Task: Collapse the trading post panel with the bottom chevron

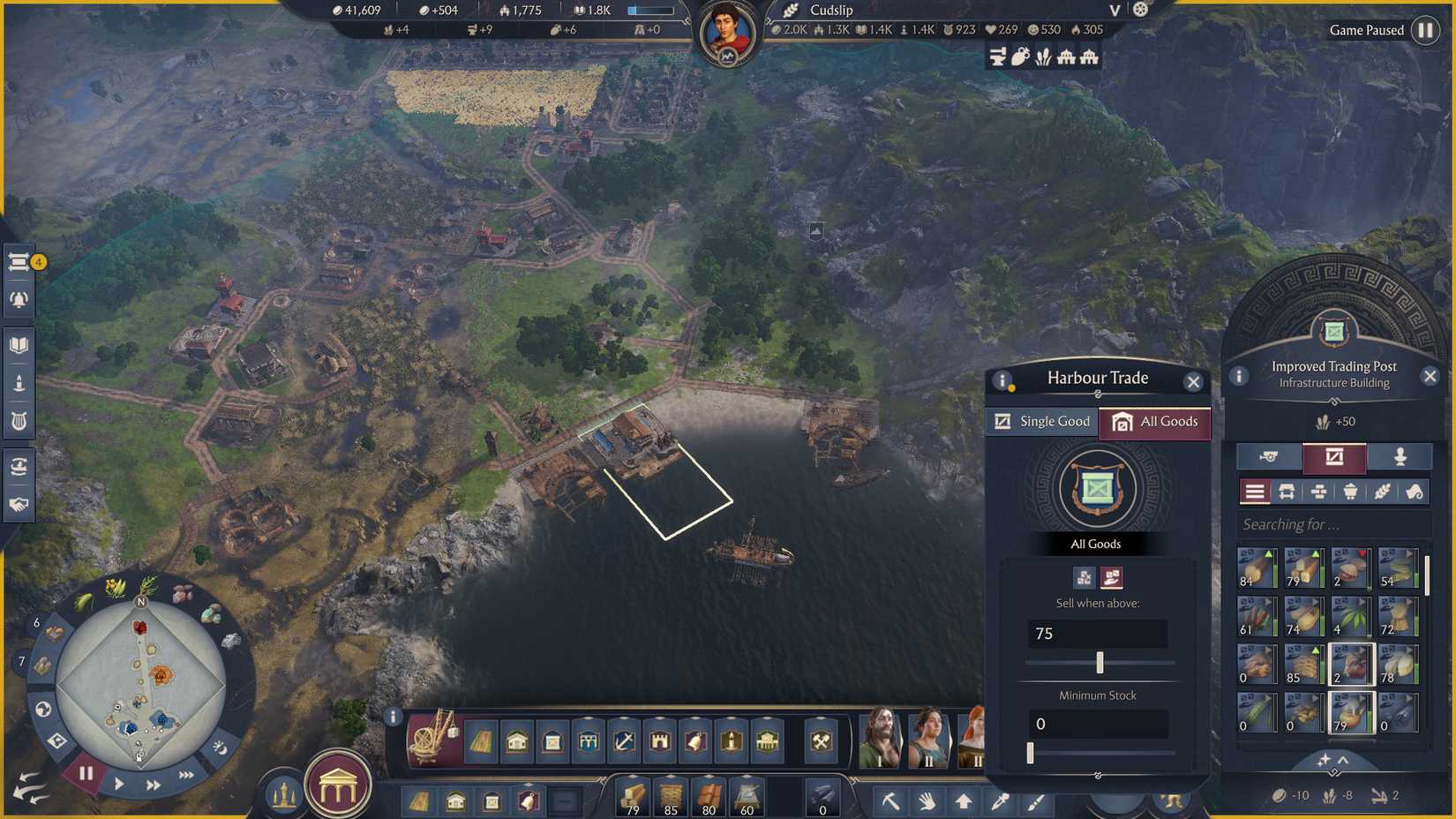Action: click(1343, 760)
